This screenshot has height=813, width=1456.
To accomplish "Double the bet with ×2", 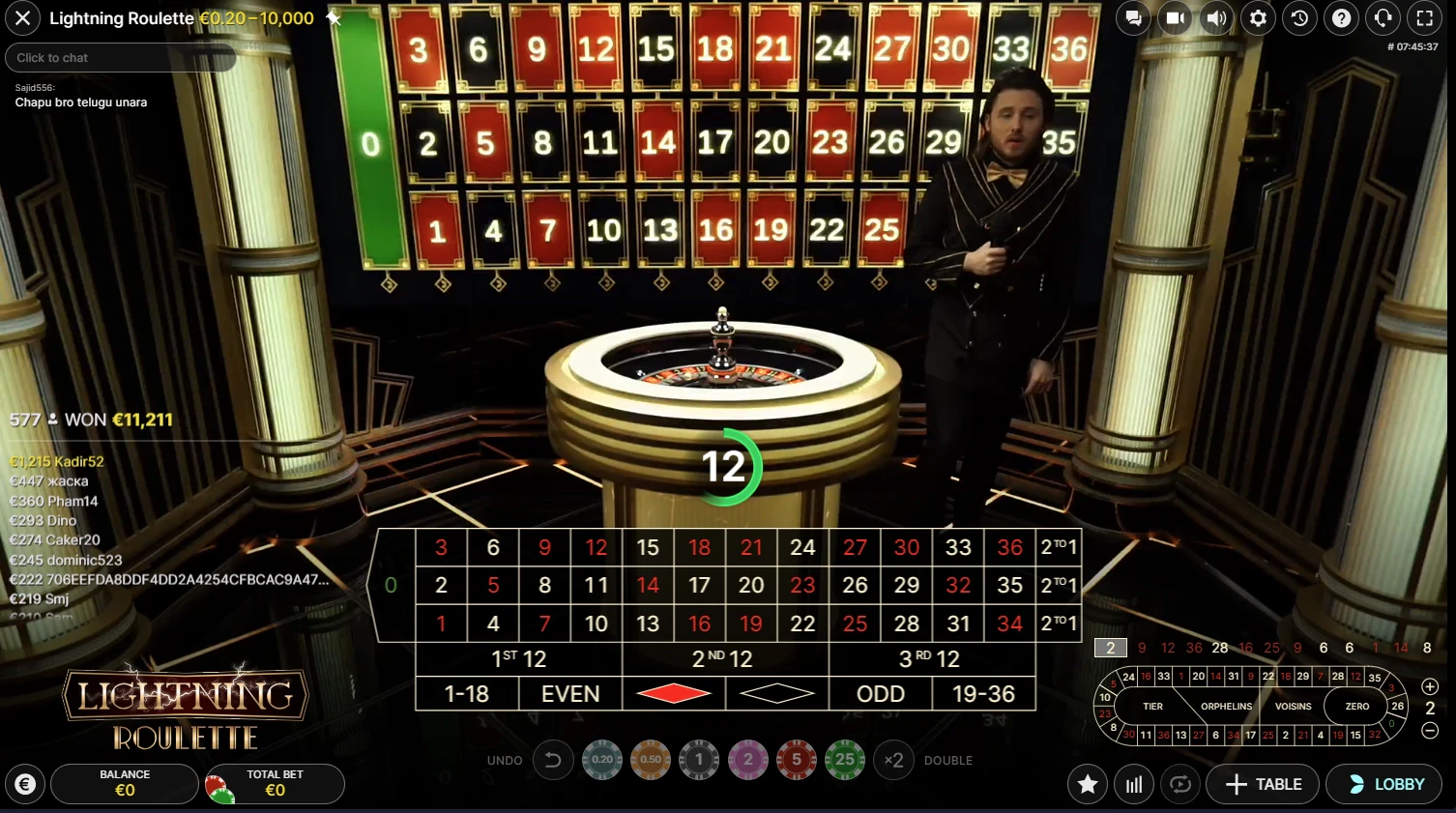I will [x=893, y=760].
